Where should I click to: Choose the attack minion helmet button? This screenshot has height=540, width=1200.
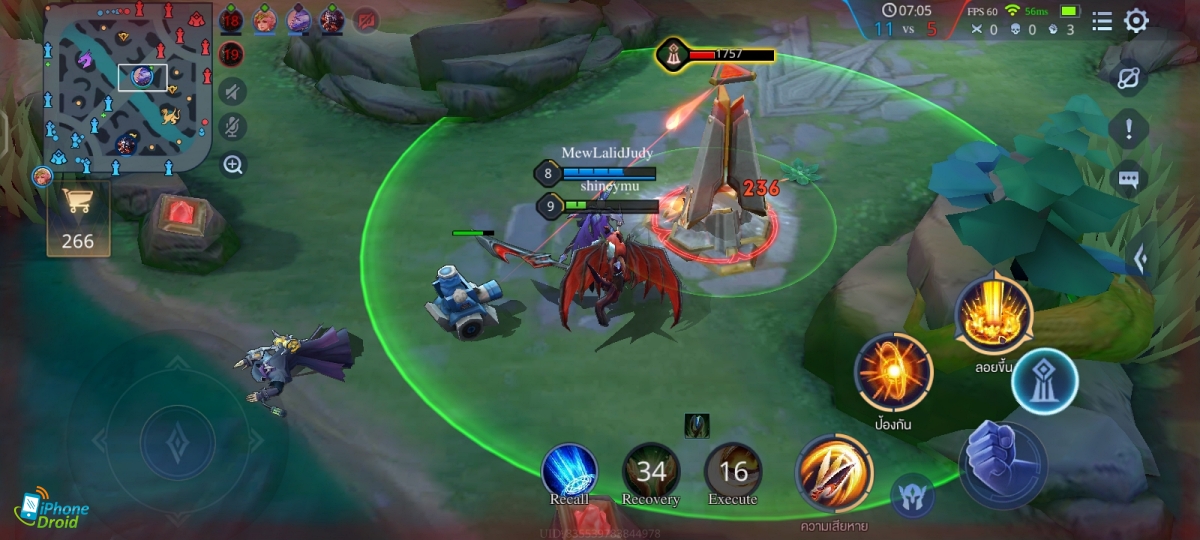[x=912, y=496]
